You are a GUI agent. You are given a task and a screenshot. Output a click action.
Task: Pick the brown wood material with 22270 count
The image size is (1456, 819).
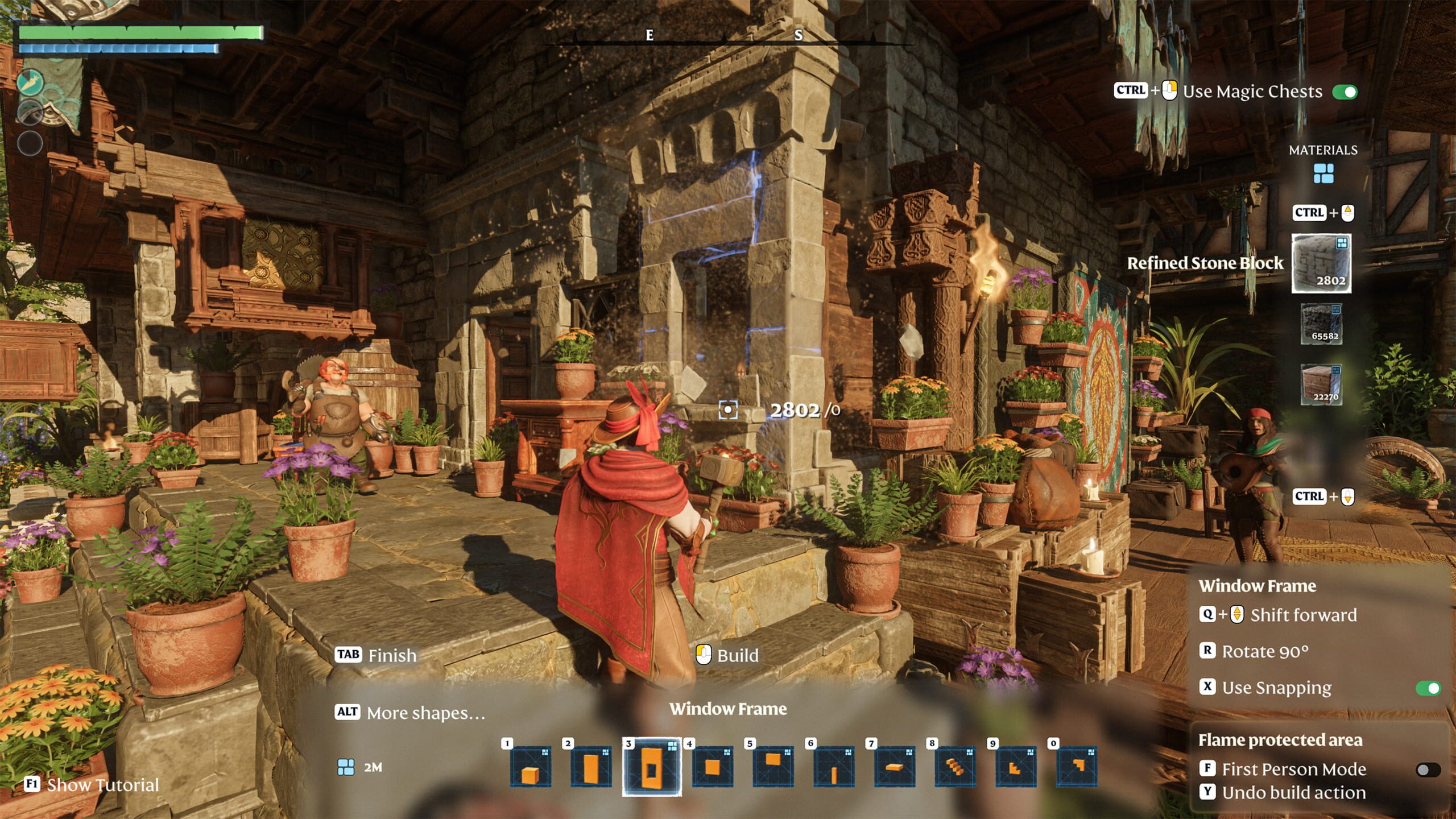pos(1322,384)
